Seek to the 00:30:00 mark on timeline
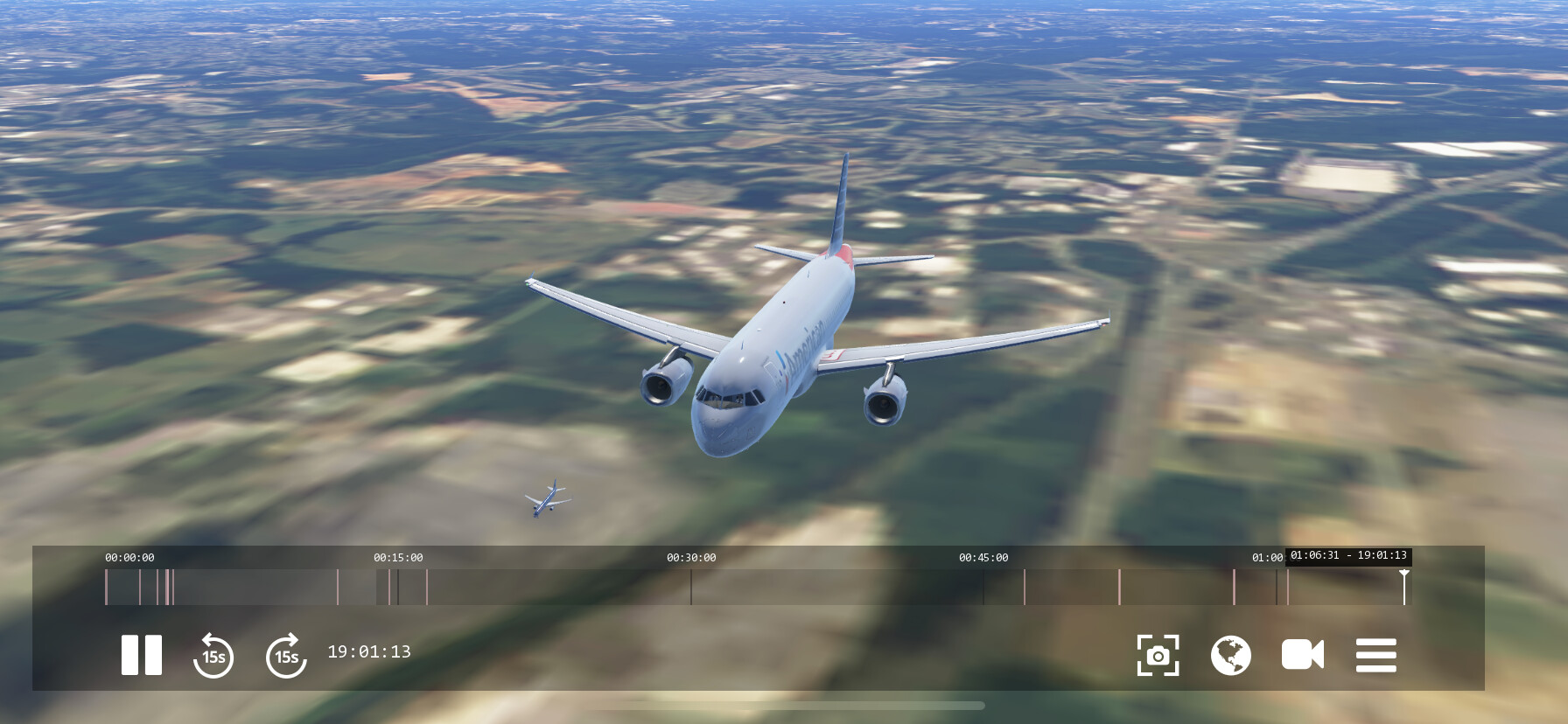 pos(691,587)
